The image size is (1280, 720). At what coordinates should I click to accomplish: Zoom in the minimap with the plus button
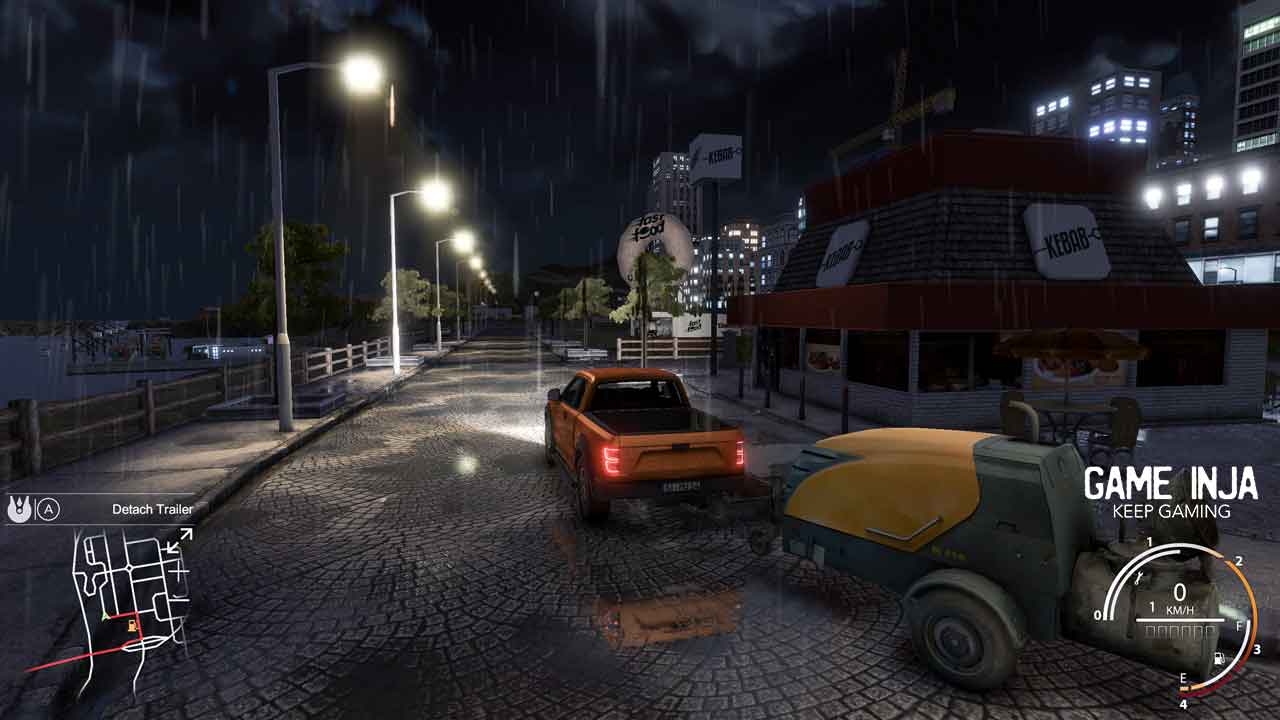coord(179,571)
